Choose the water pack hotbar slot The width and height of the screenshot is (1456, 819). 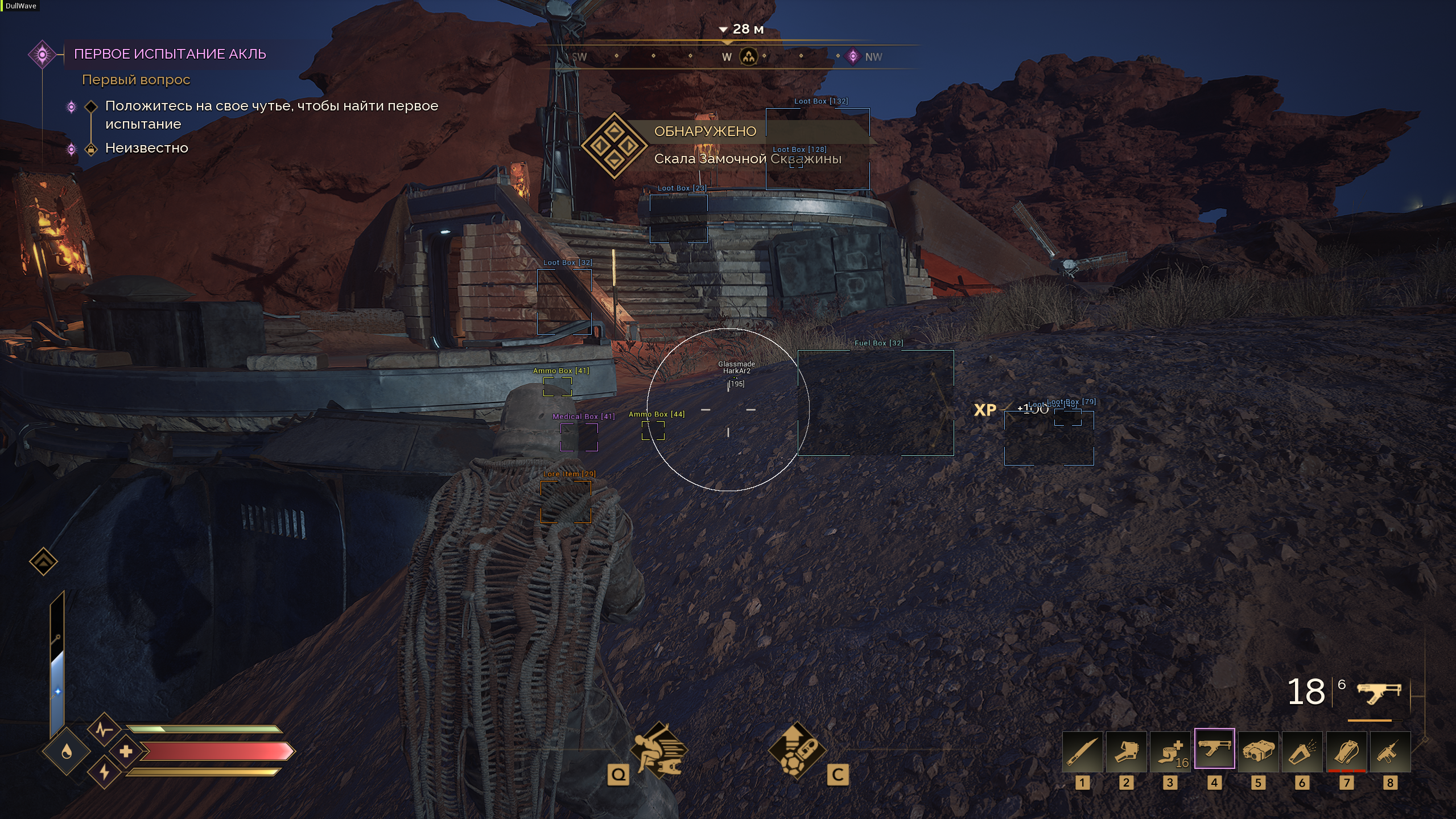click(x=1346, y=752)
